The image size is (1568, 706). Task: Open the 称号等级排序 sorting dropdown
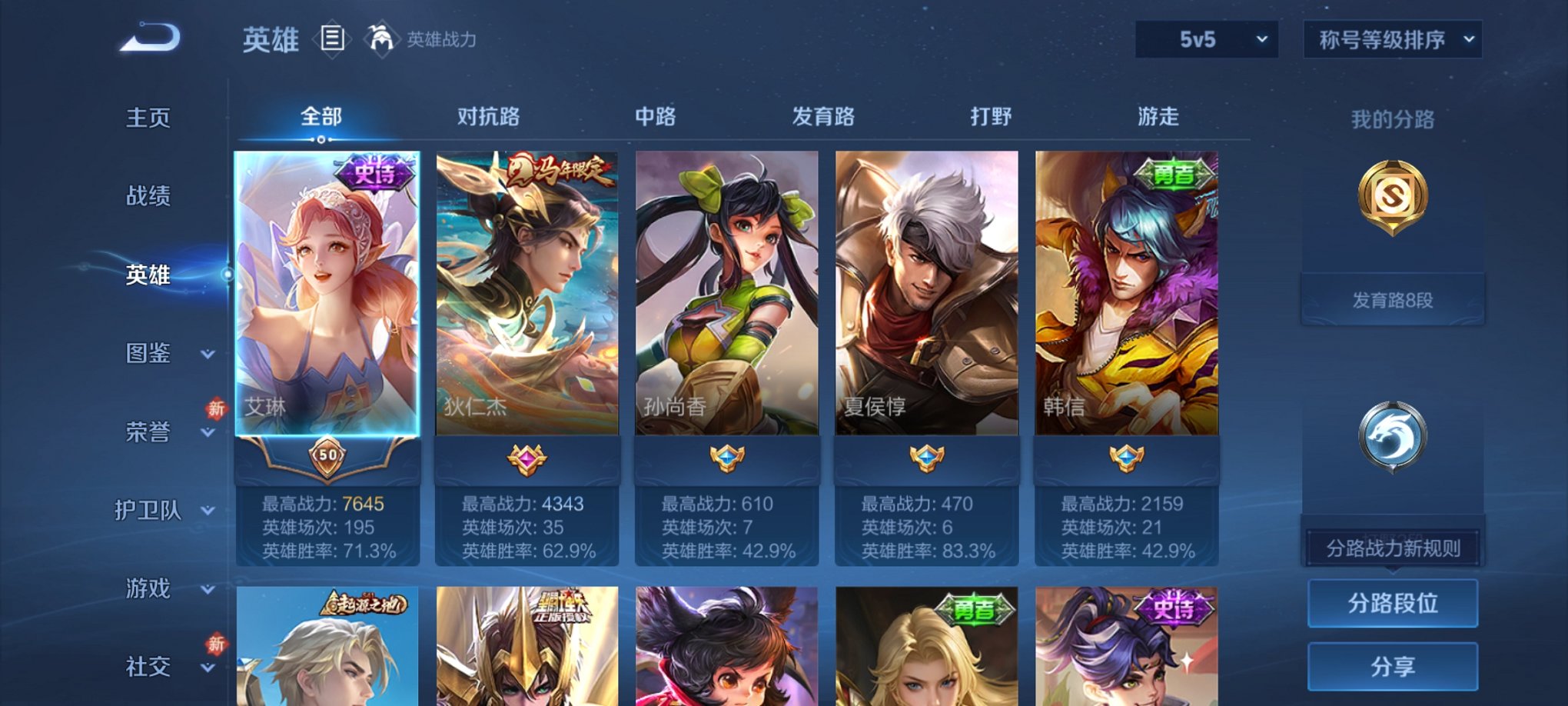pos(1393,38)
